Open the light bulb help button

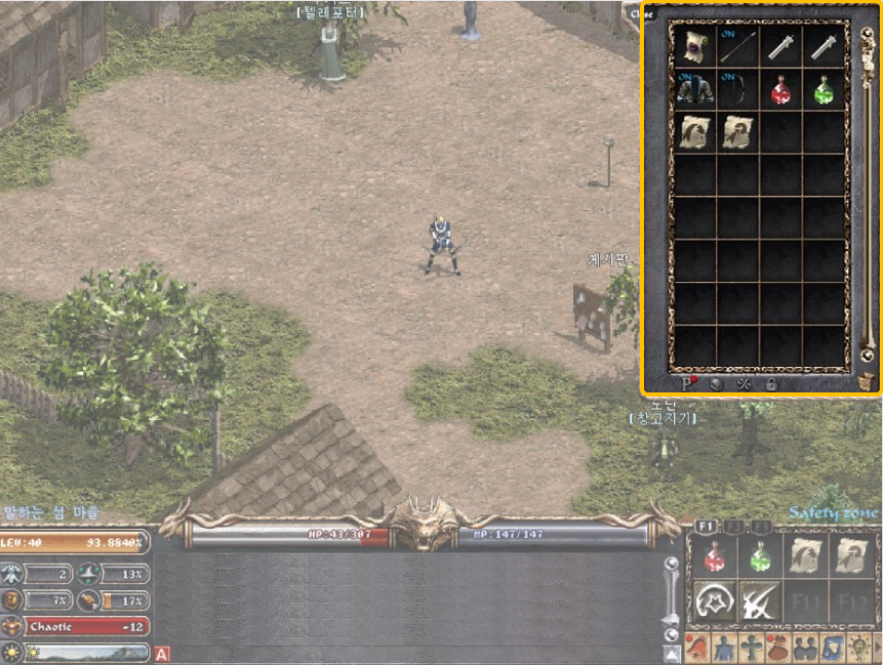point(858,647)
